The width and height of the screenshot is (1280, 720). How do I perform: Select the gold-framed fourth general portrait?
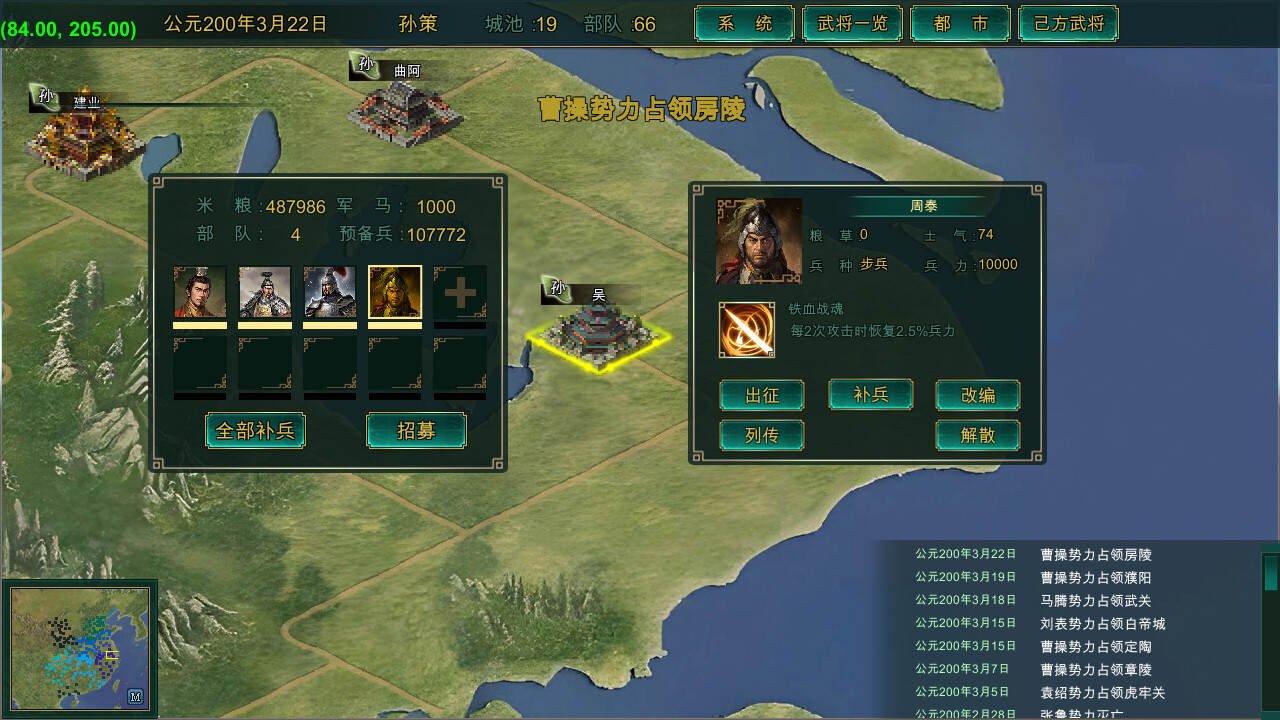coord(394,292)
